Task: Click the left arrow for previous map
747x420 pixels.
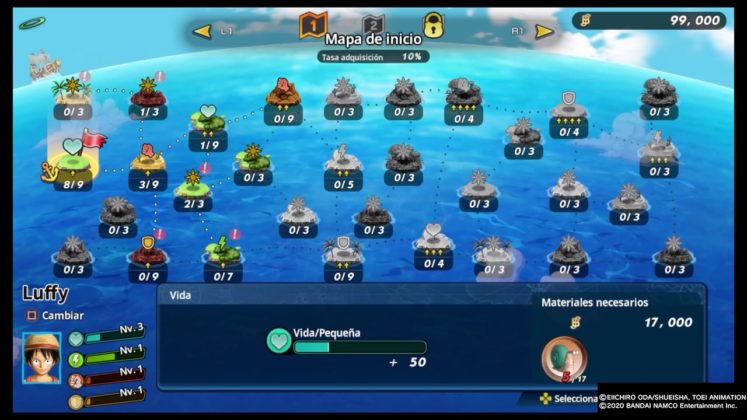Action: (x=203, y=31)
